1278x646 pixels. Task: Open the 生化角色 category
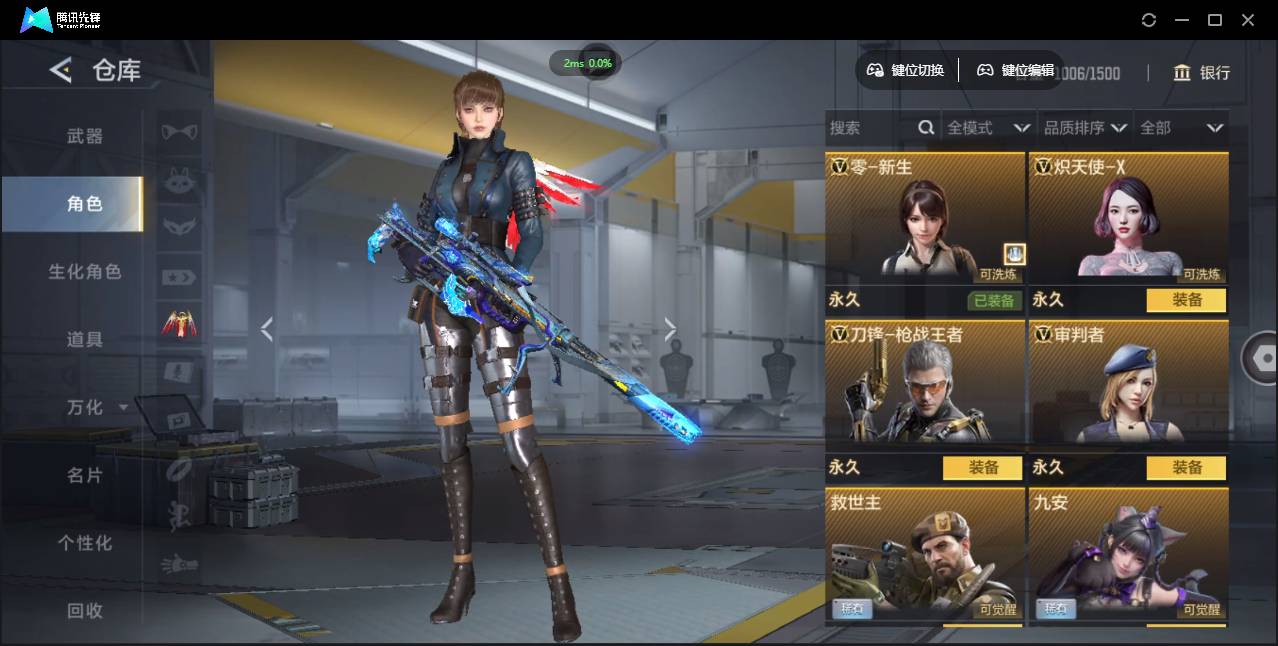[x=84, y=271]
